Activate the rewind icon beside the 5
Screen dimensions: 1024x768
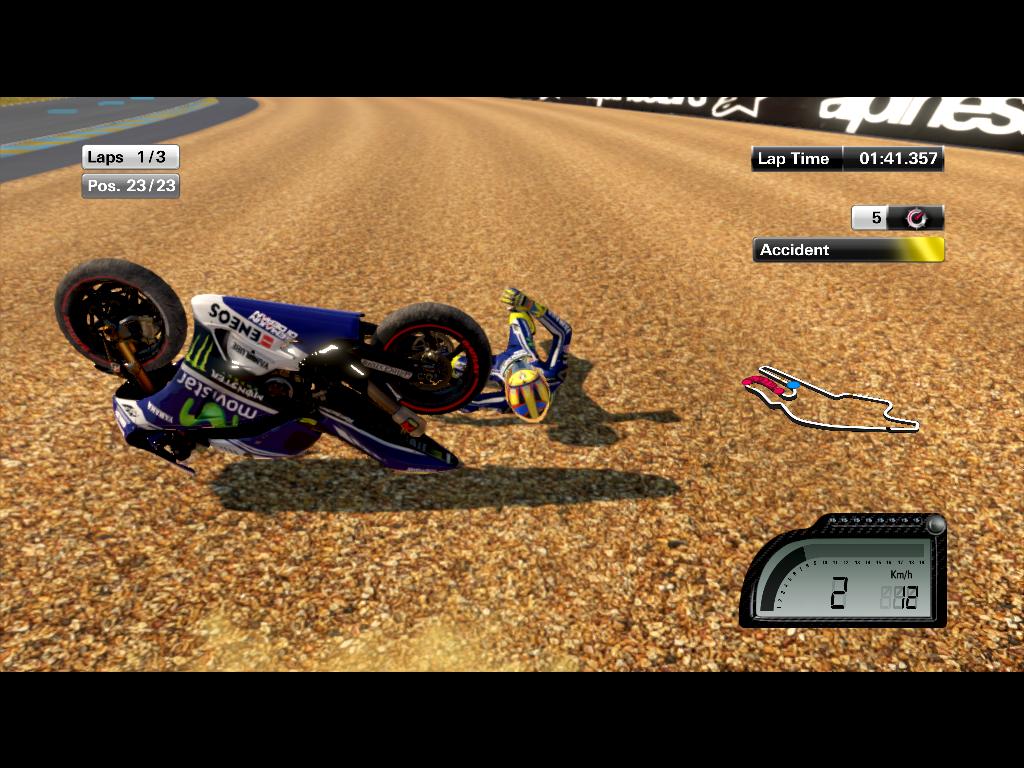tap(915, 218)
